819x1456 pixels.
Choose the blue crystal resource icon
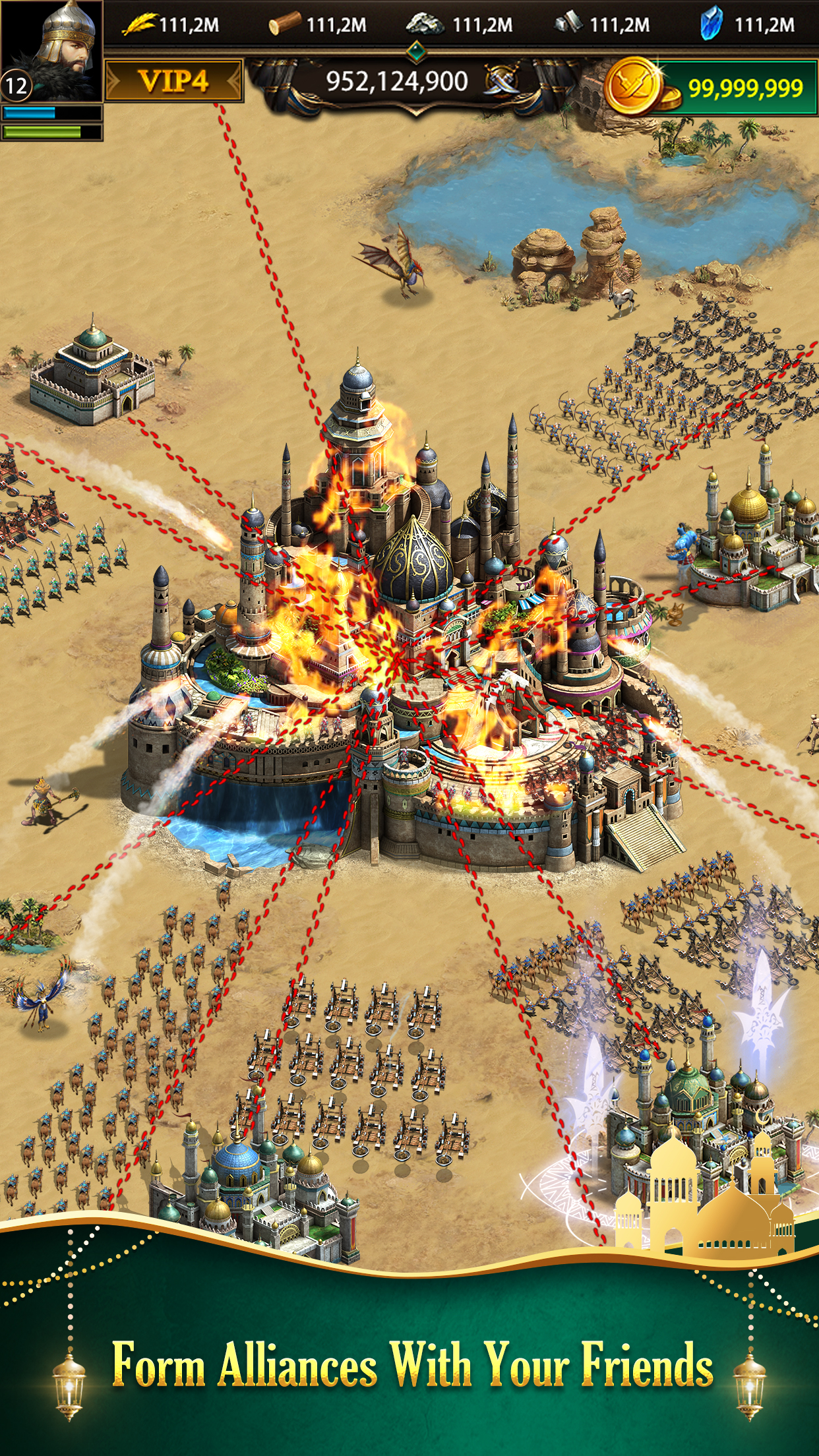[711, 24]
